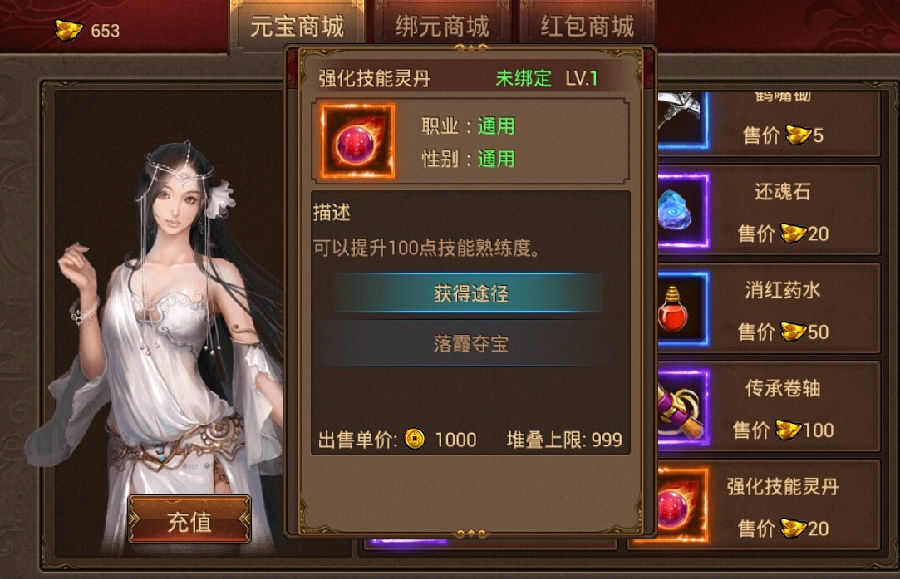
Task: Click the 强化技能灵丹 icon in tooltip
Action: click(x=357, y=142)
